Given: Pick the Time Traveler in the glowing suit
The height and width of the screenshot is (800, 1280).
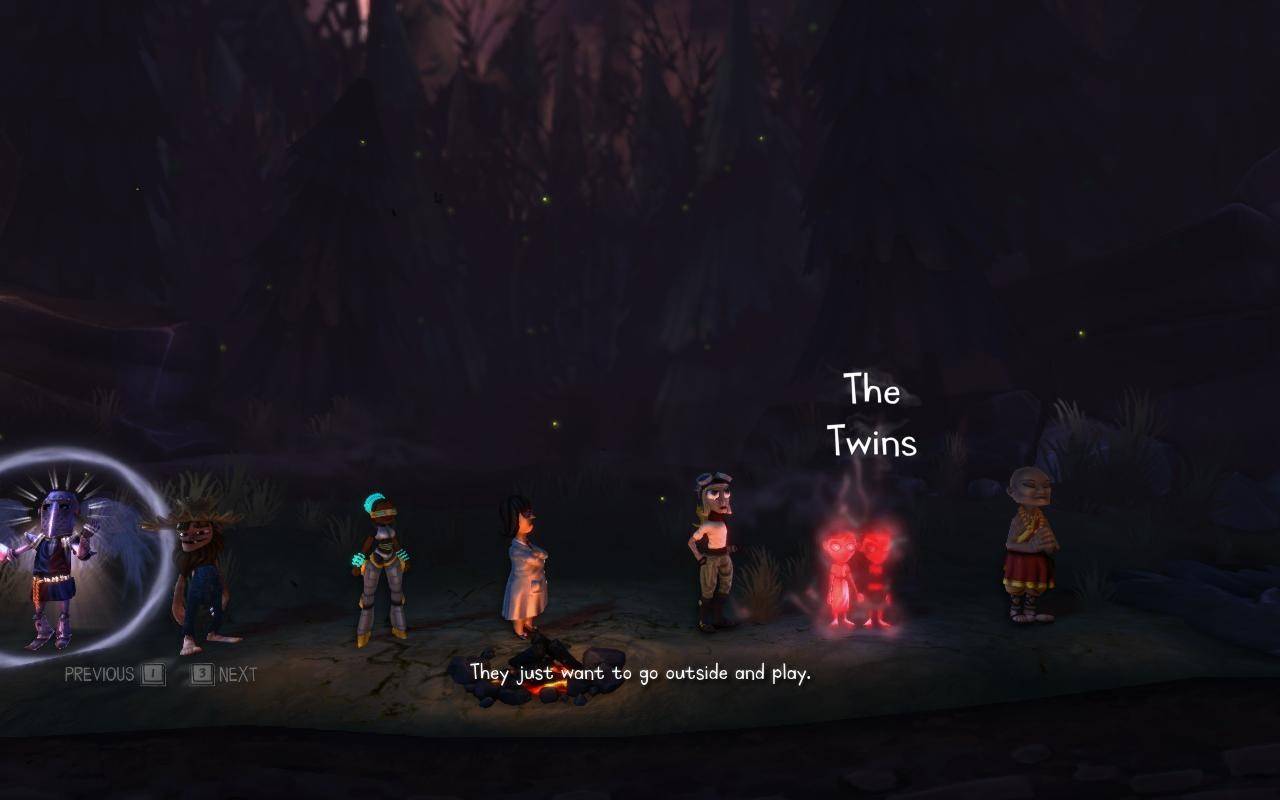Looking at the screenshot, I should click(382, 570).
